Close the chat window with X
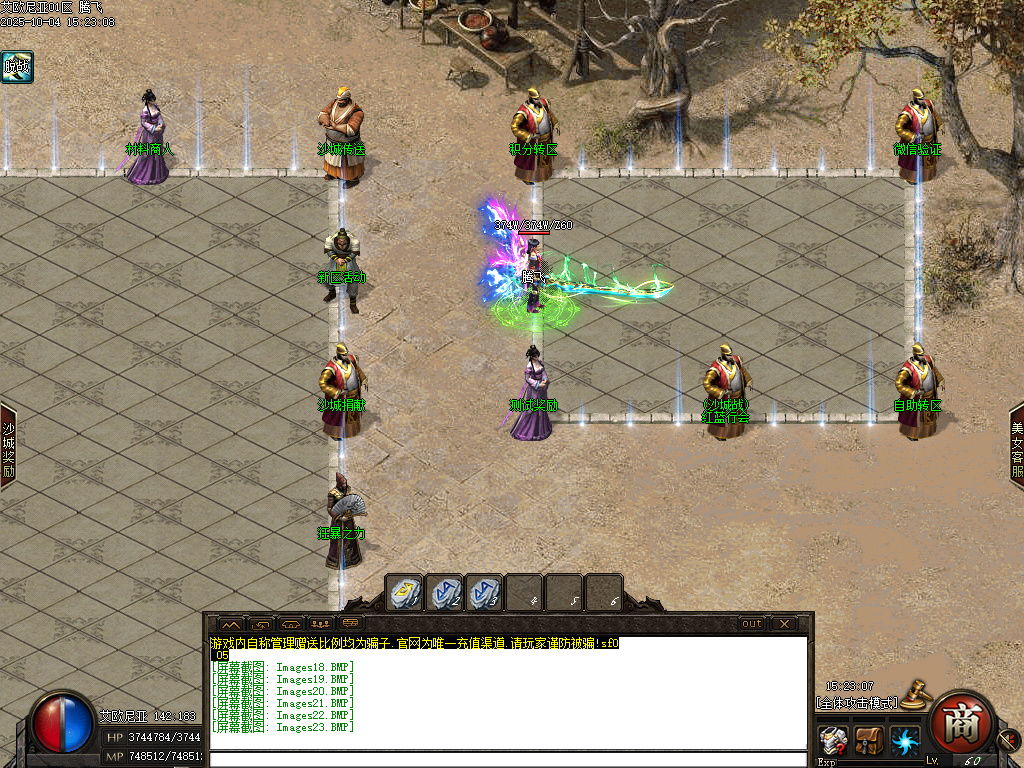 tap(784, 623)
